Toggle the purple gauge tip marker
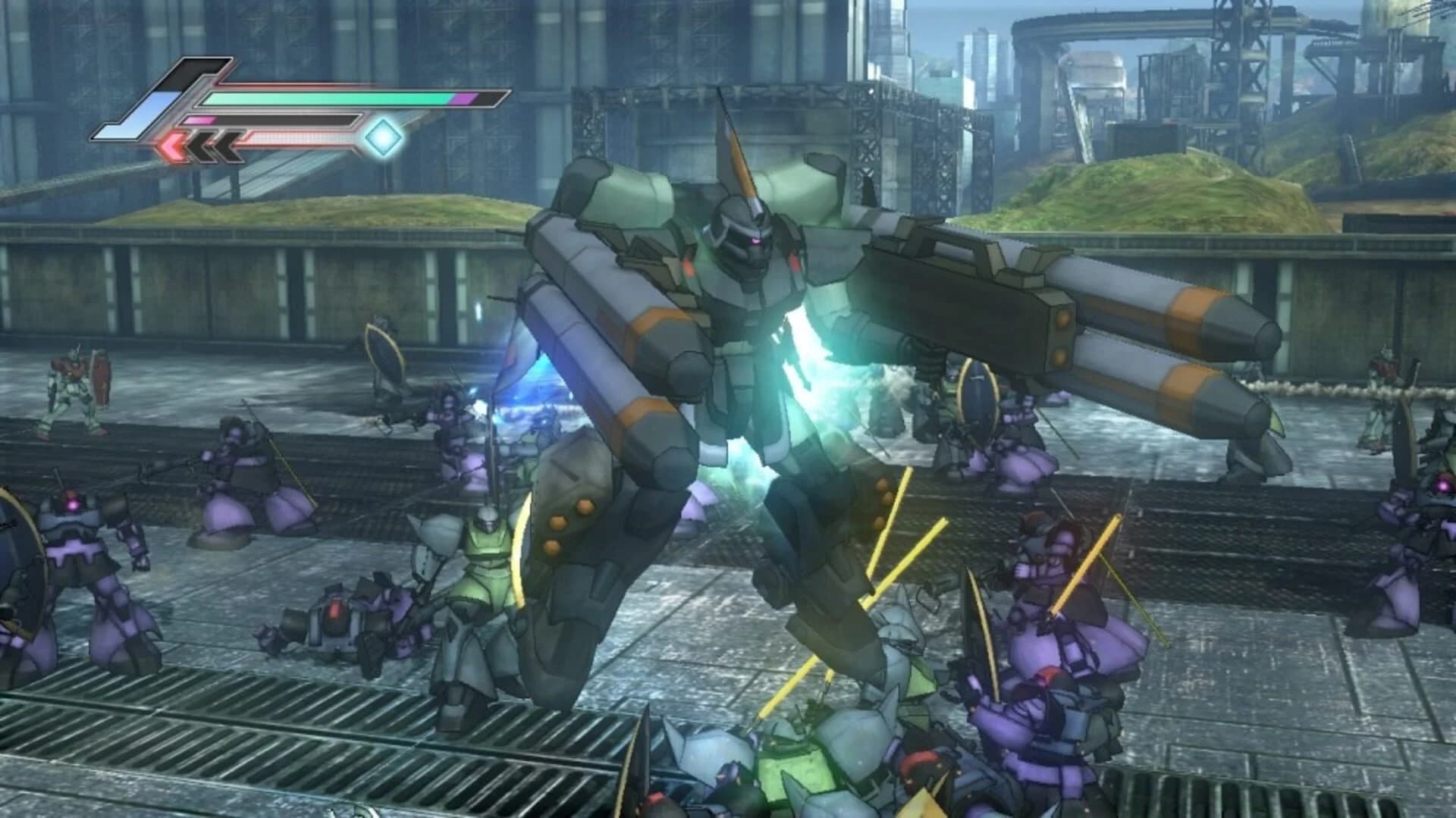1456x818 pixels. 468,99
